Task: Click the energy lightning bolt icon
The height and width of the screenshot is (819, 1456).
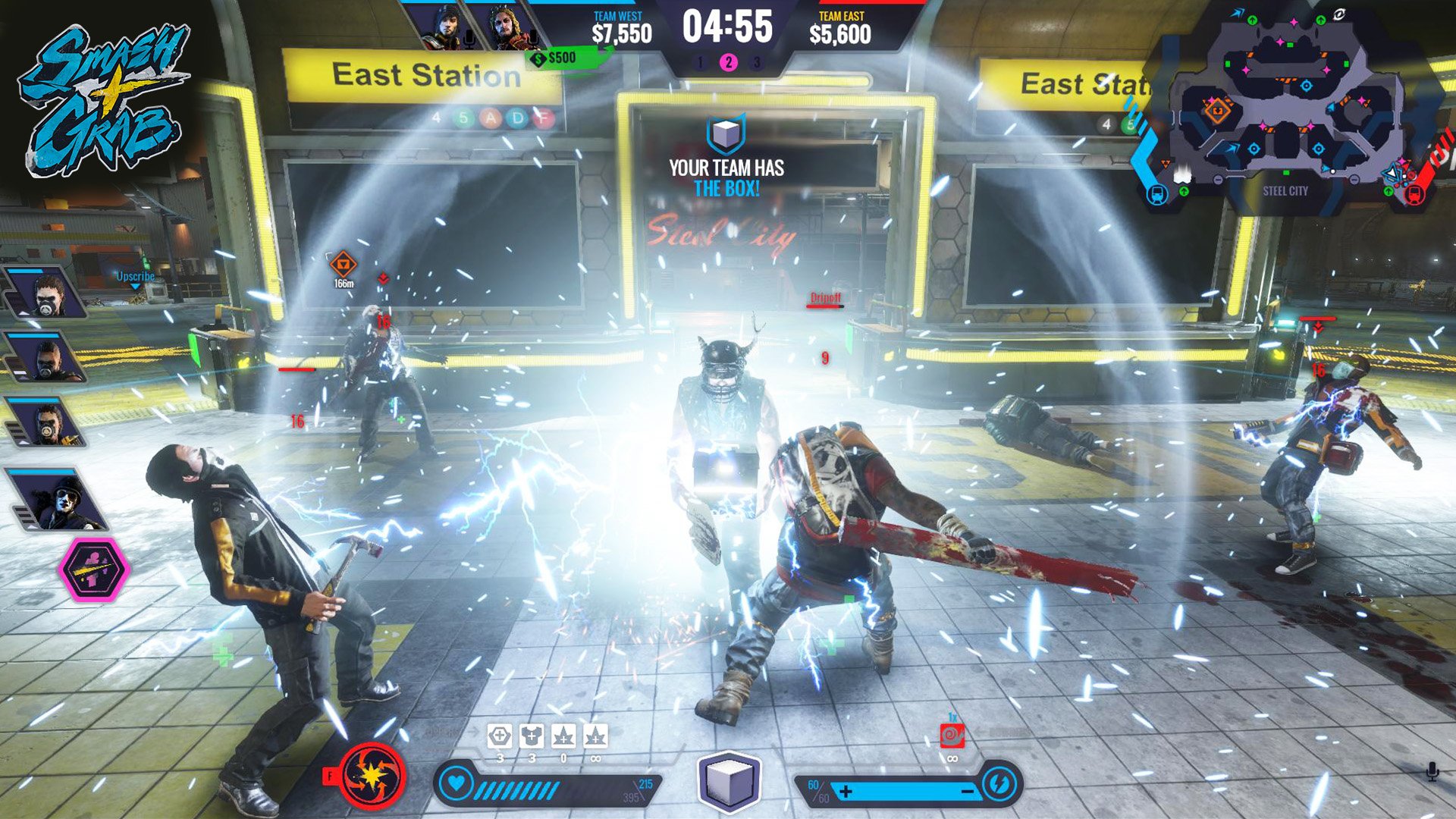Action: click(x=999, y=783)
